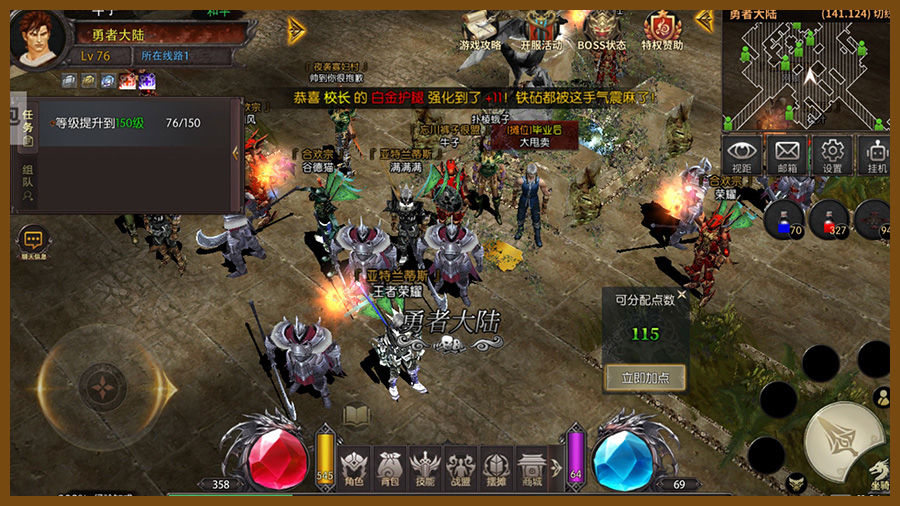Image resolution: width=900 pixels, height=506 pixels.
Task: Open the 聊天信息 chat bubble
Action: pyautogui.click(x=33, y=241)
